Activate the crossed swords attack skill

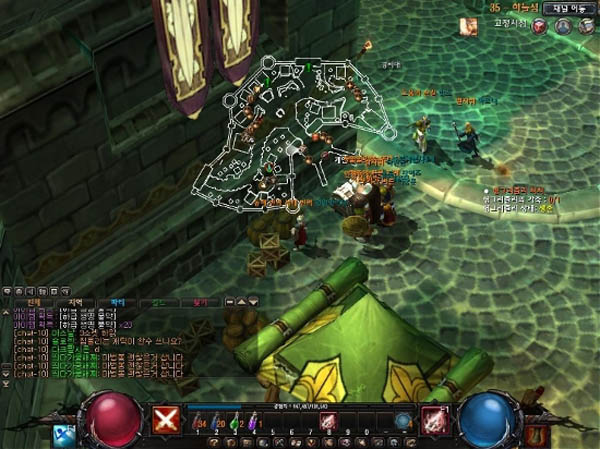click(x=165, y=421)
